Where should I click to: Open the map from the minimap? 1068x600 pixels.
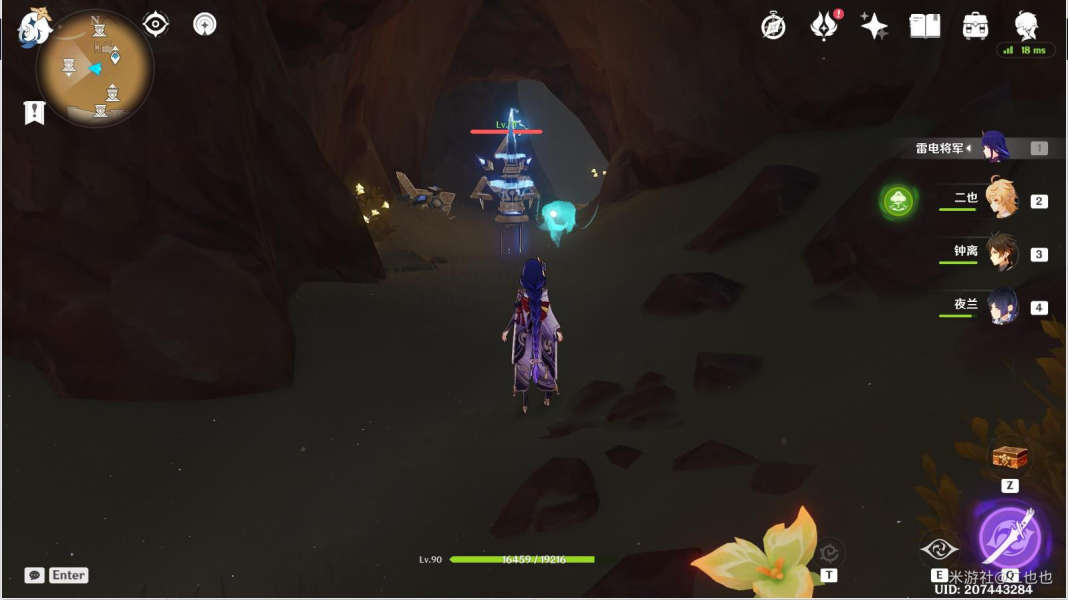click(95, 69)
